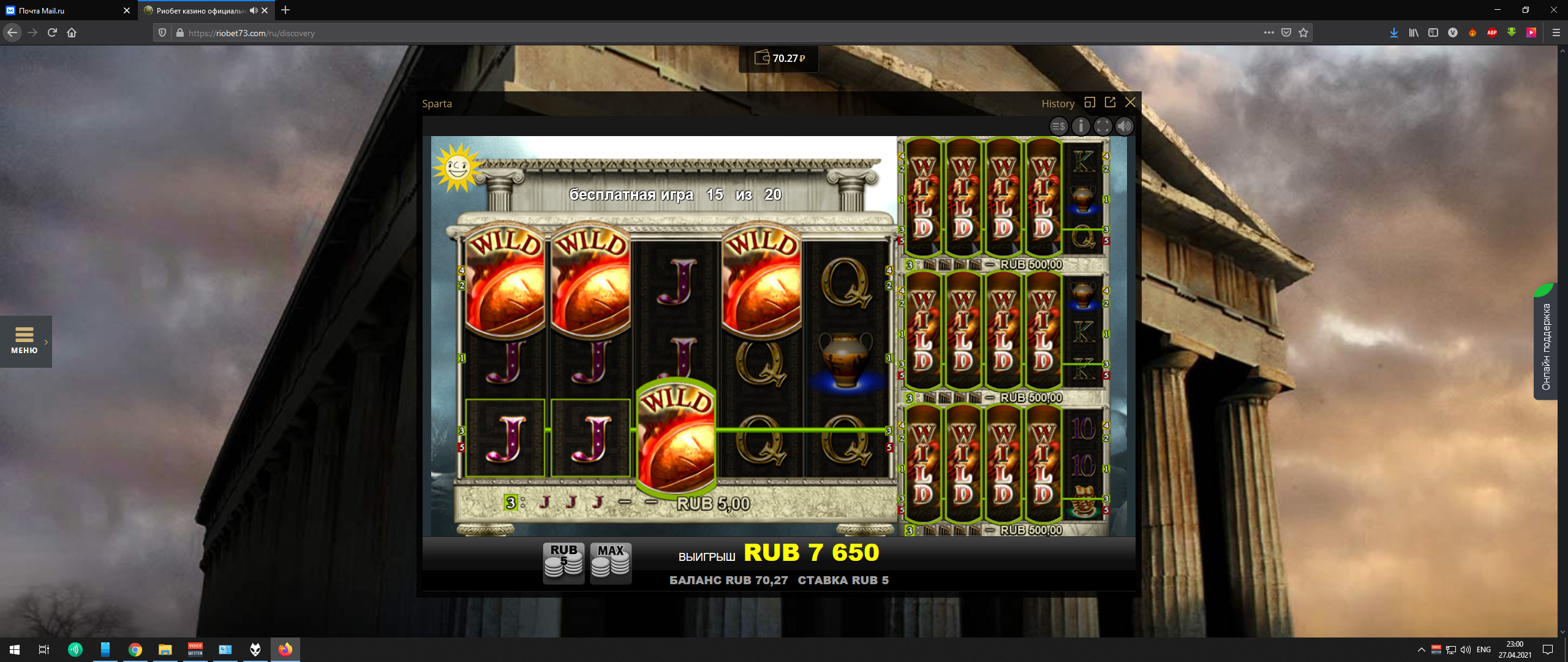
Task: Set the MAX bet
Action: click(x=611, y=562)
